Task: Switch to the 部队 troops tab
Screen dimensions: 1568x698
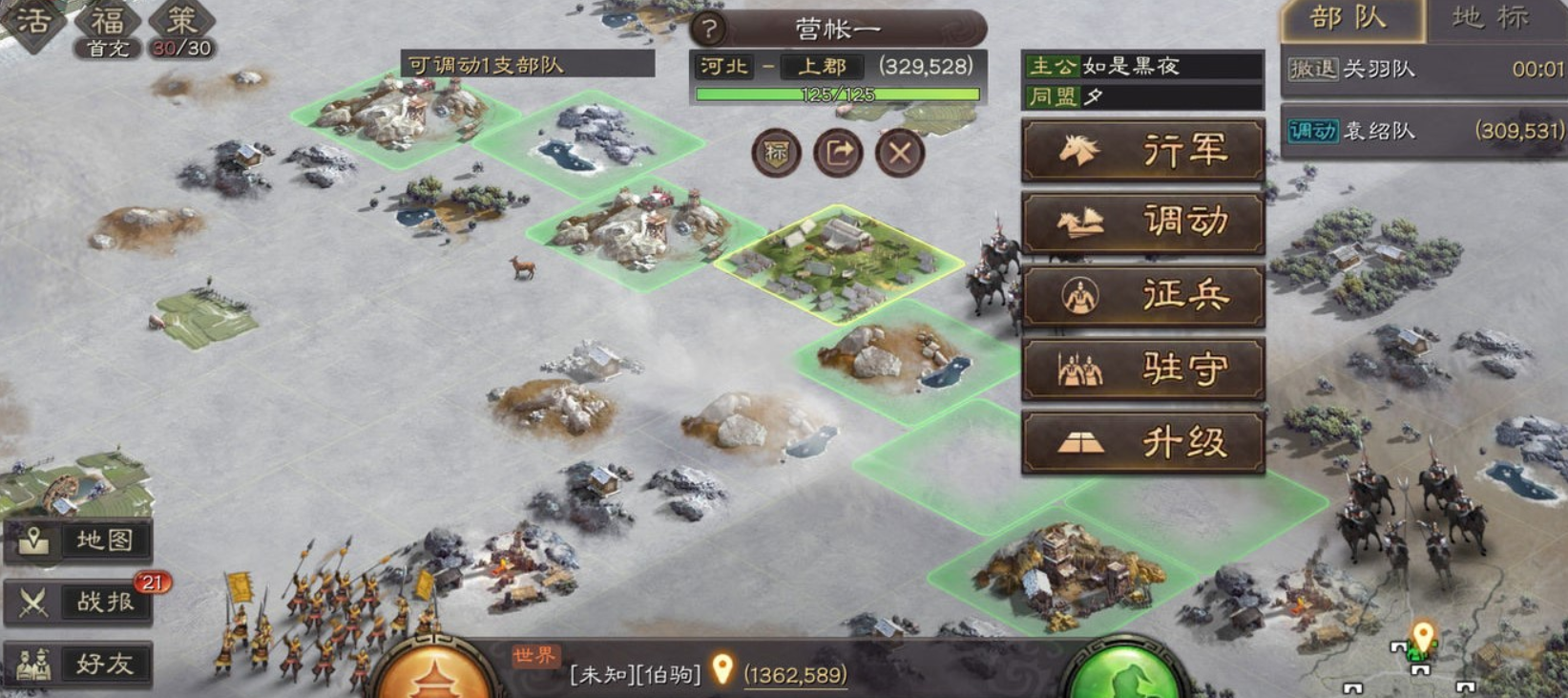Action: coord(1349,19)
